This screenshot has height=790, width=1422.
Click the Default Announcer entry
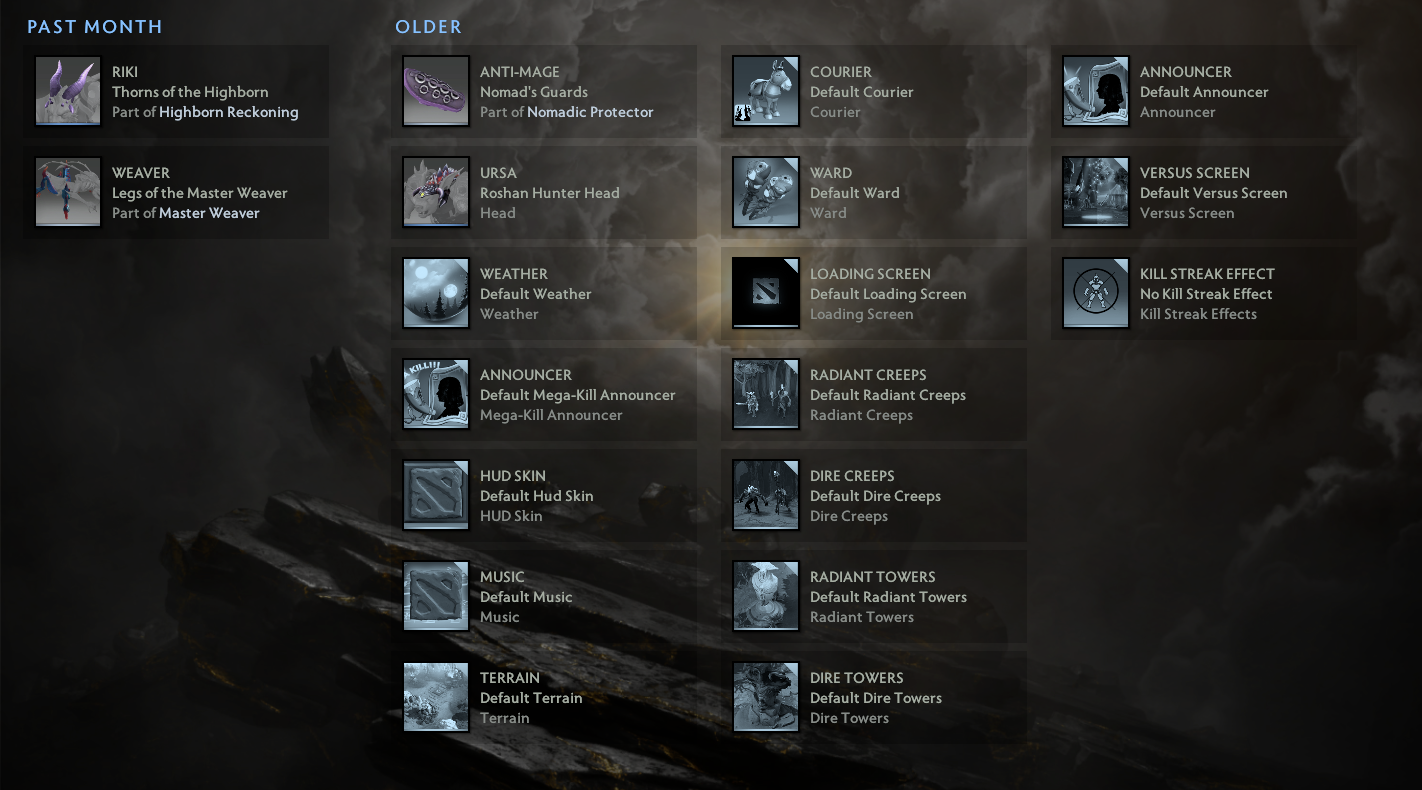[x=1095, y=92]
